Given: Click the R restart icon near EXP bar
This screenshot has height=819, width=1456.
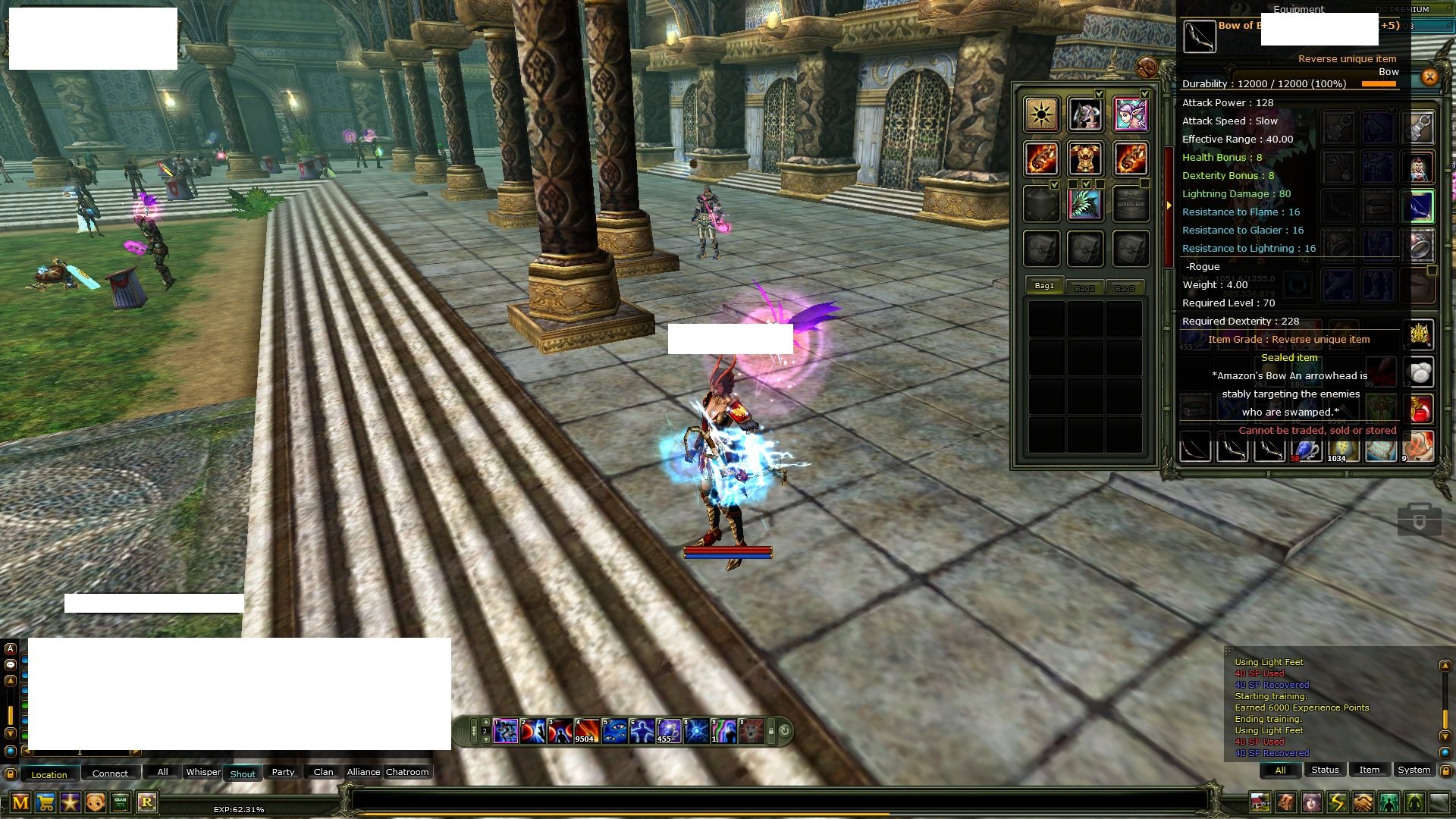Looking at the screenshot, I should [x=148, y=802].
